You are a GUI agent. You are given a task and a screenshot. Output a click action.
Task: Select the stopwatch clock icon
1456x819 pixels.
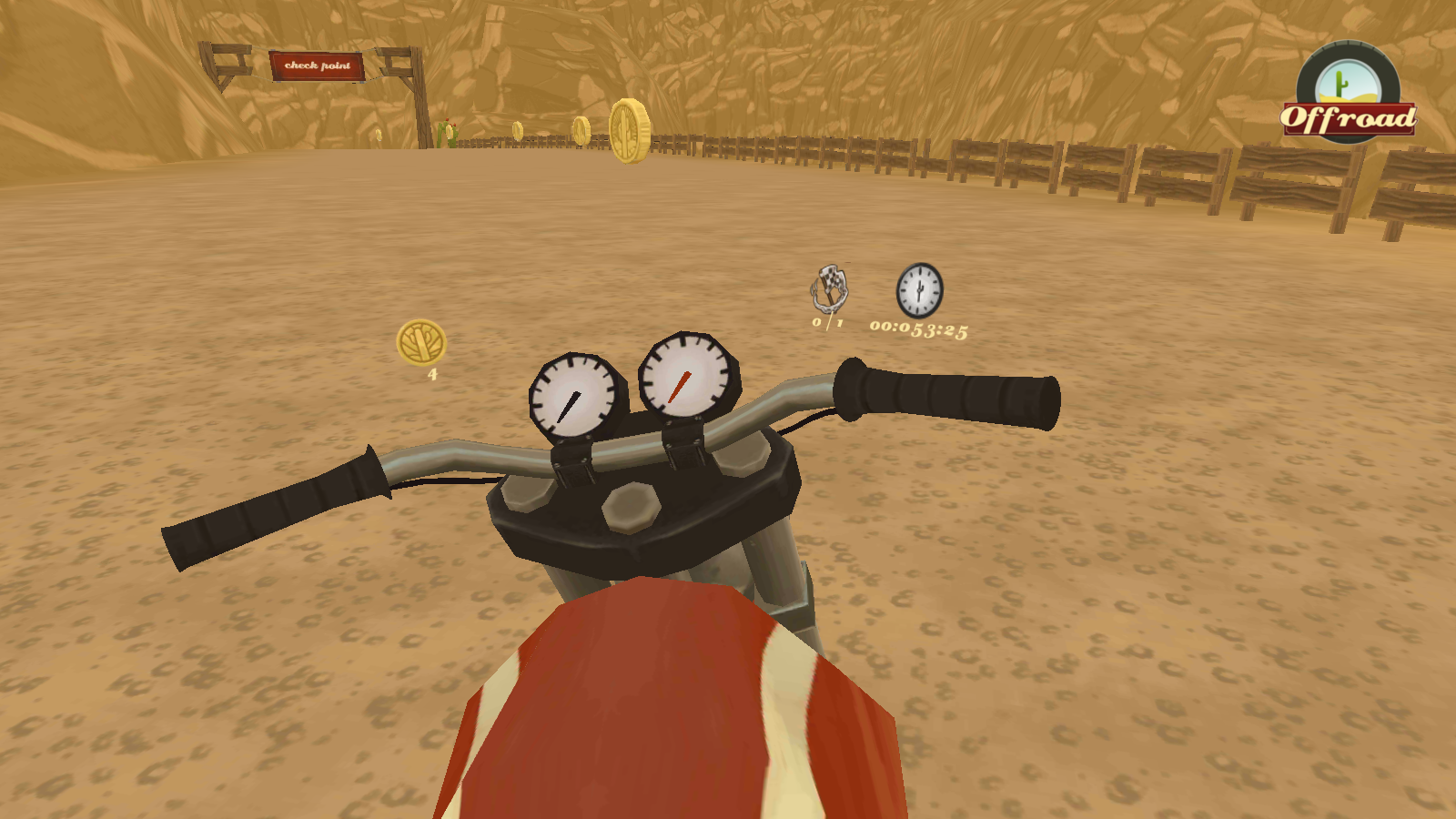point(919,290)
